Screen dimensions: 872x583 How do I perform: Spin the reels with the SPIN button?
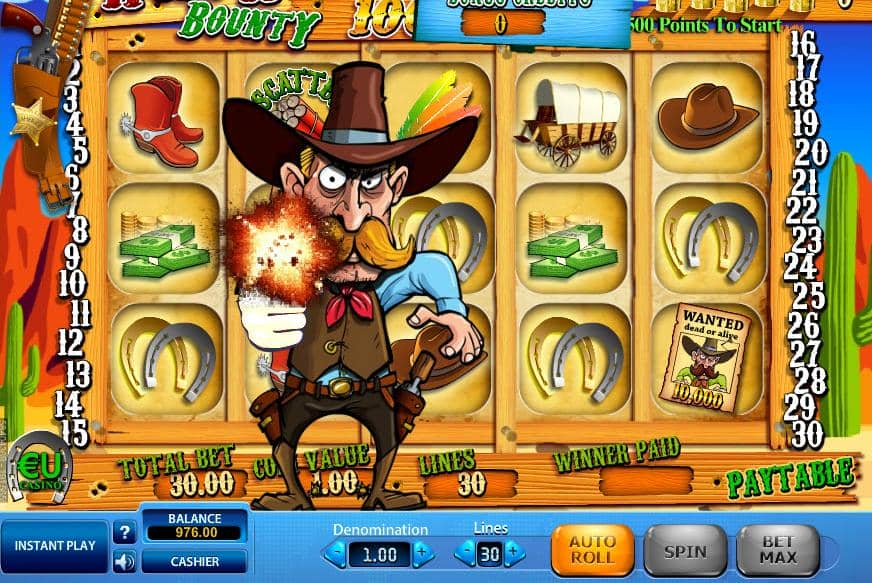pos(685,551)
